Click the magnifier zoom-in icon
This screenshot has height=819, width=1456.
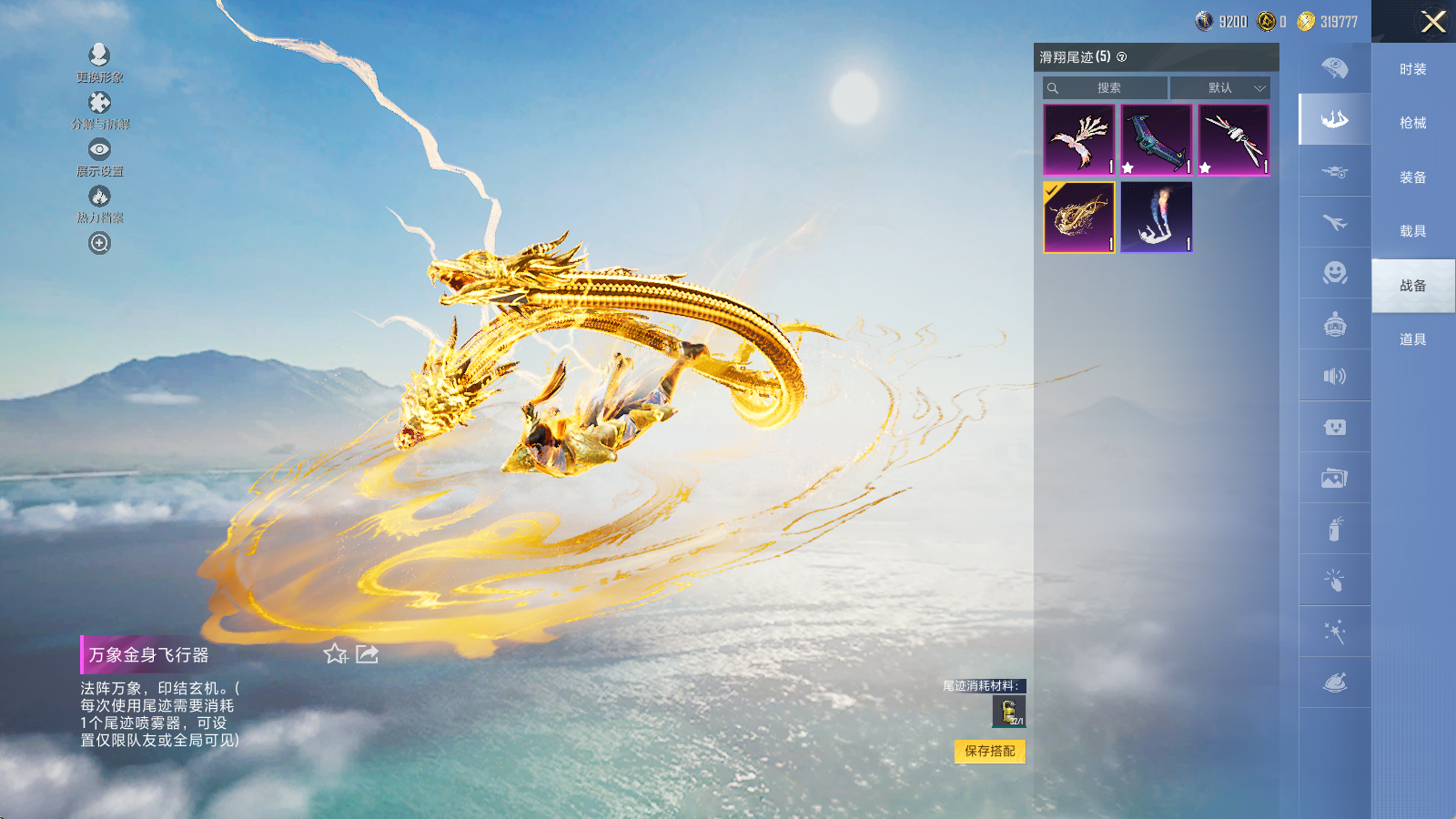click(99, 243)
